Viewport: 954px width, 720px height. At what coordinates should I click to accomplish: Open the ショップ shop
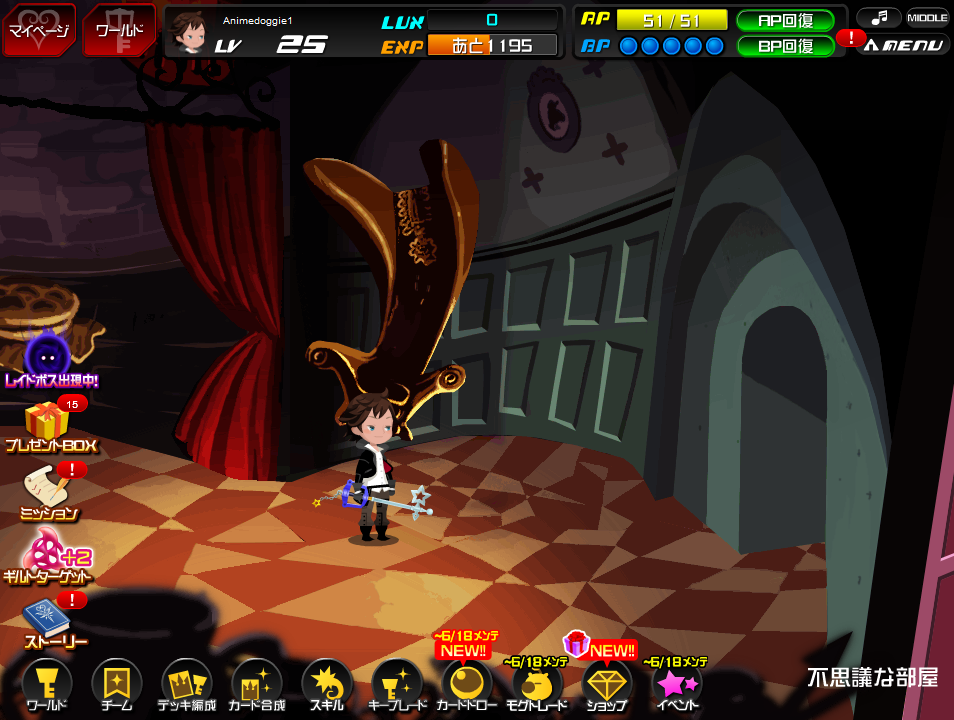(x=607, y=685)
